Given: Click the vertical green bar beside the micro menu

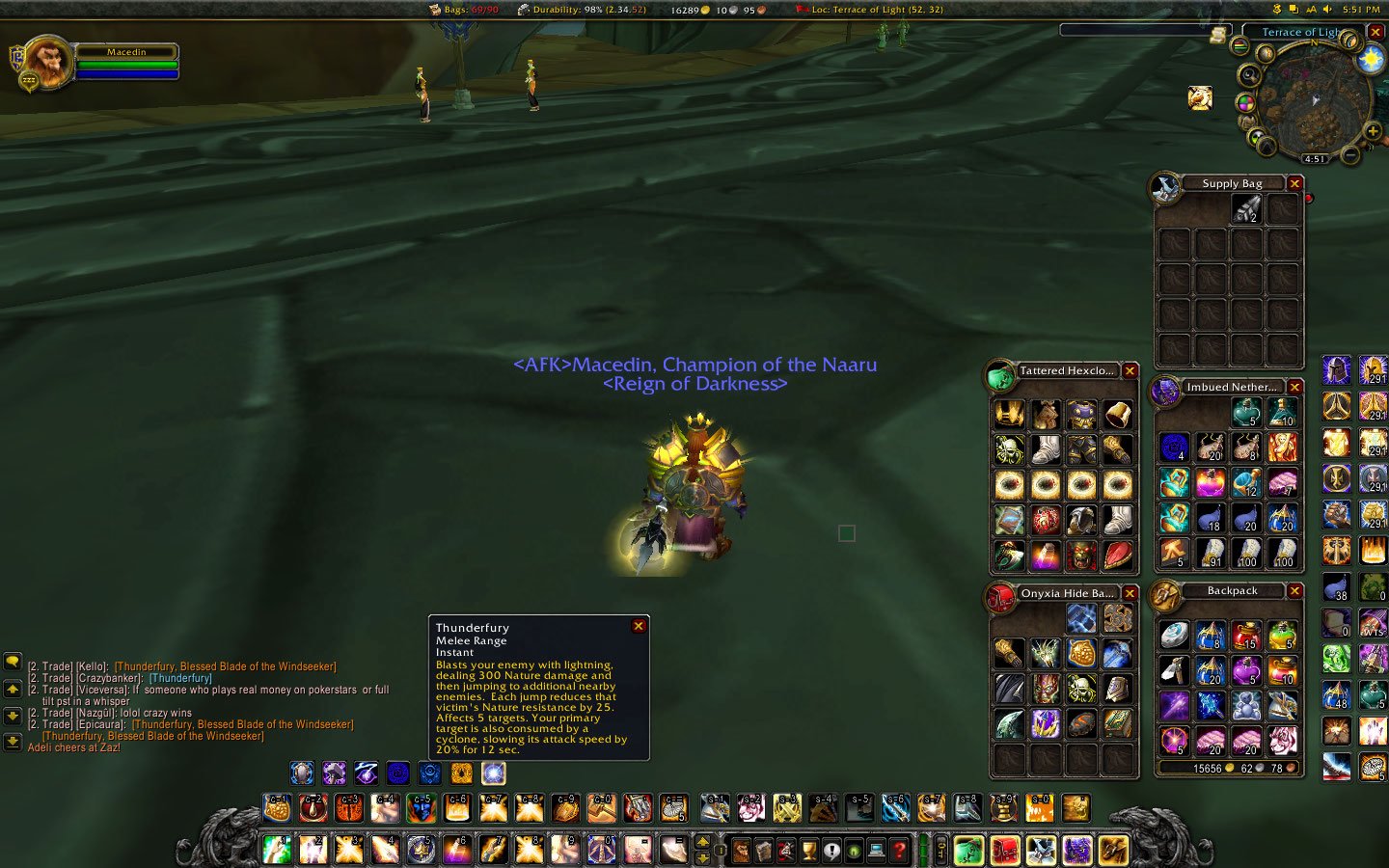Looking at the screenshot, I should tap(922, 849).
